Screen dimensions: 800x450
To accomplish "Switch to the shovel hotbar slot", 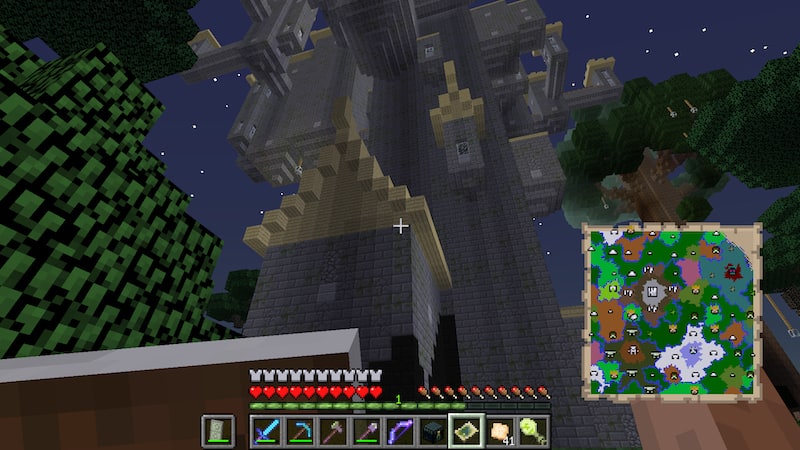I will pos(366,431).
